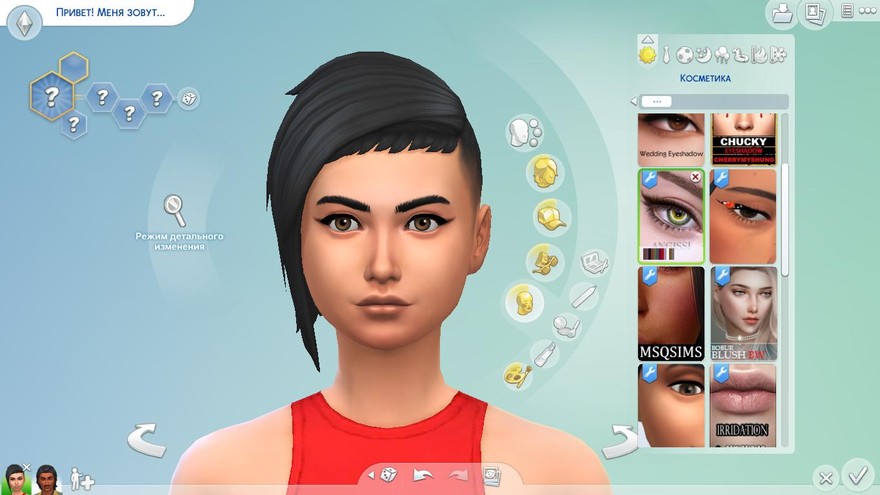Add a new Sim to household
The image size is (880, 495).
[82, 480]
